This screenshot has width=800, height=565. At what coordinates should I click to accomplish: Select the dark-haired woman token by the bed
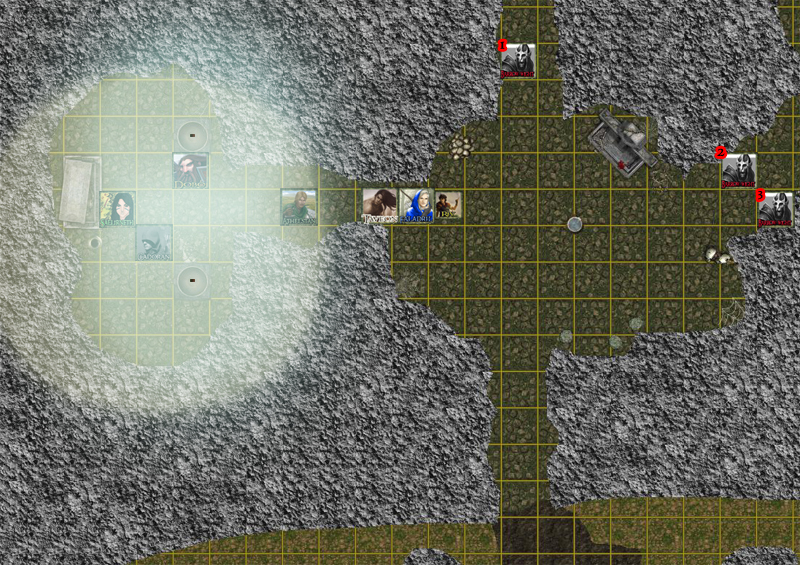point(116,209)
